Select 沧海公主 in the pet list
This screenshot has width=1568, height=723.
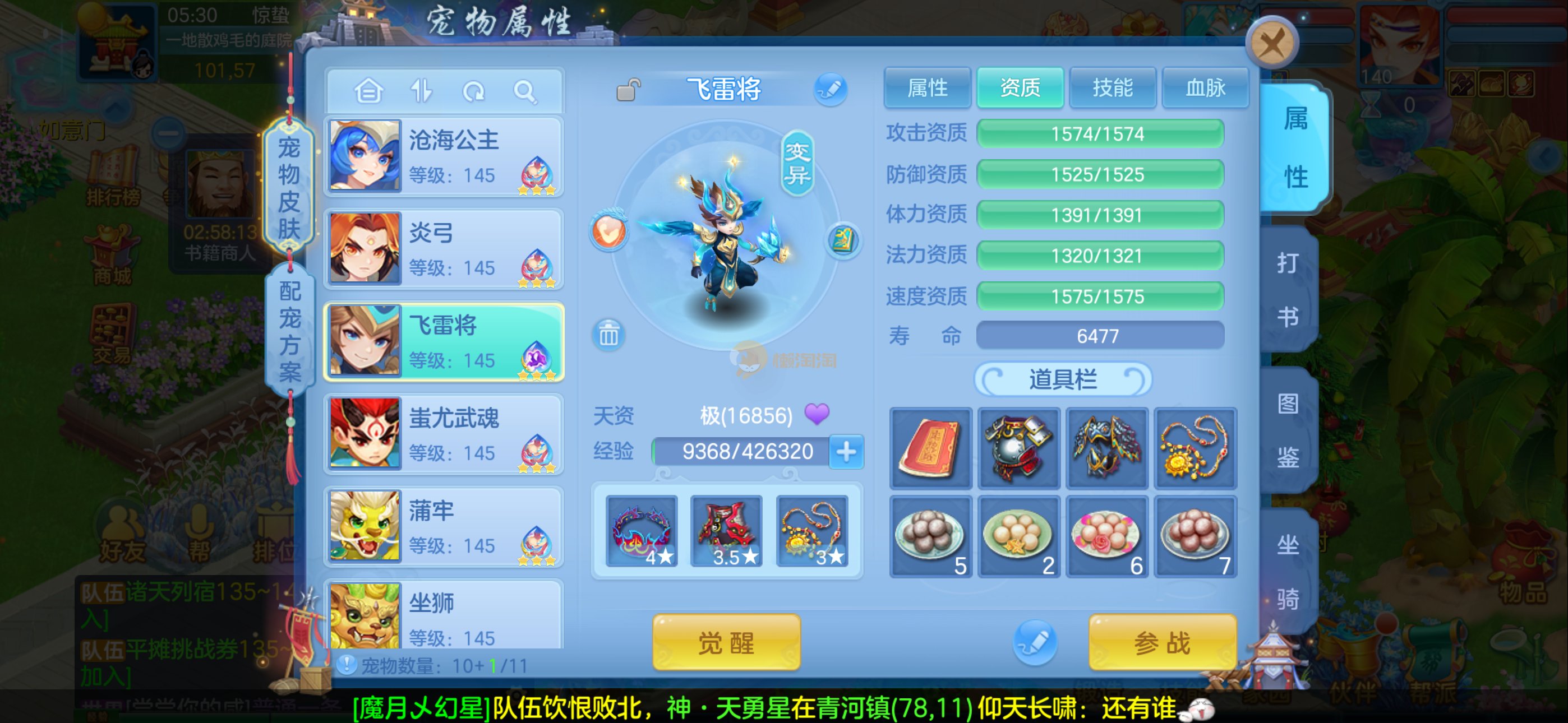coord(444,156)
